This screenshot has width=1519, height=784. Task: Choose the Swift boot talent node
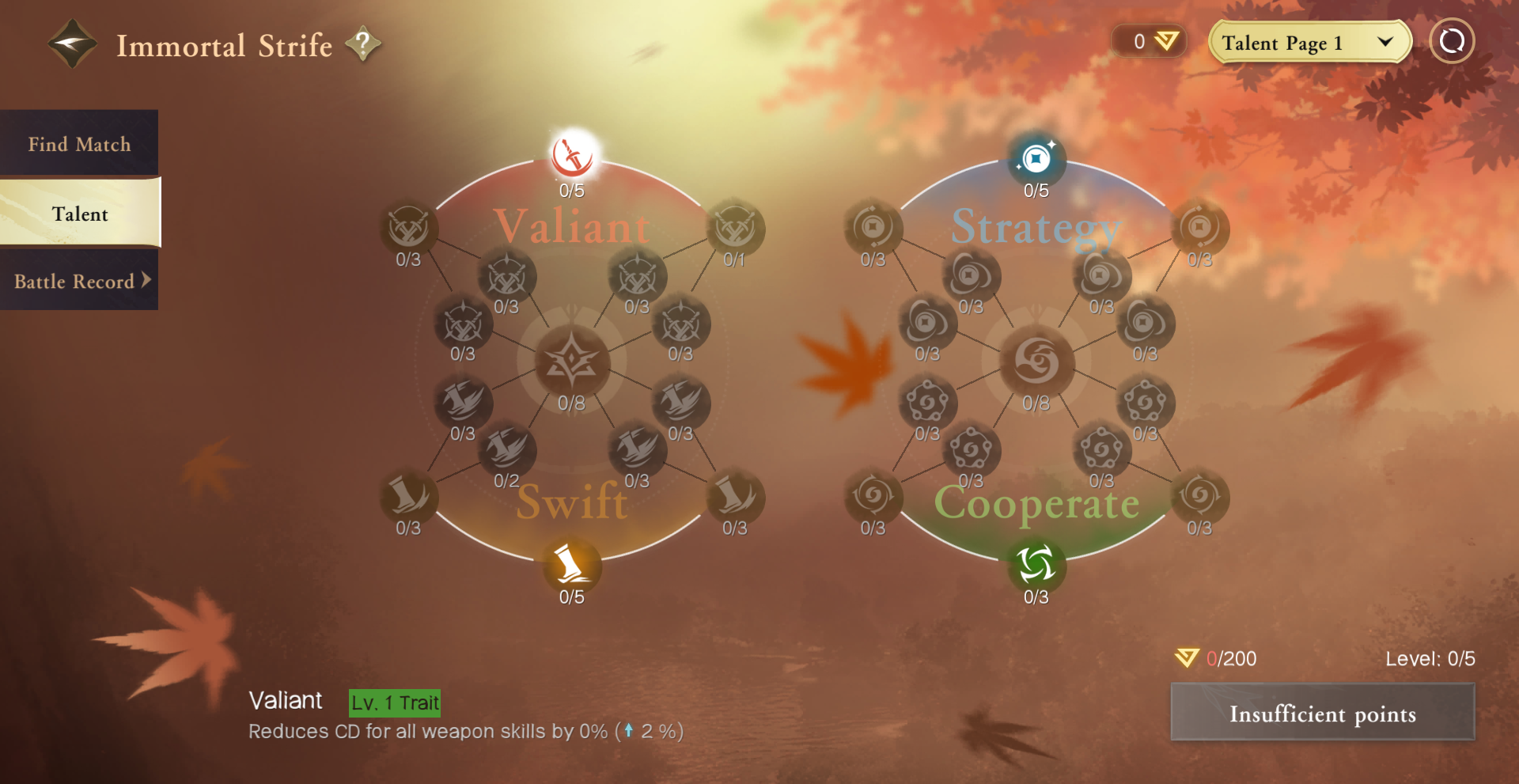coord(571,565)
